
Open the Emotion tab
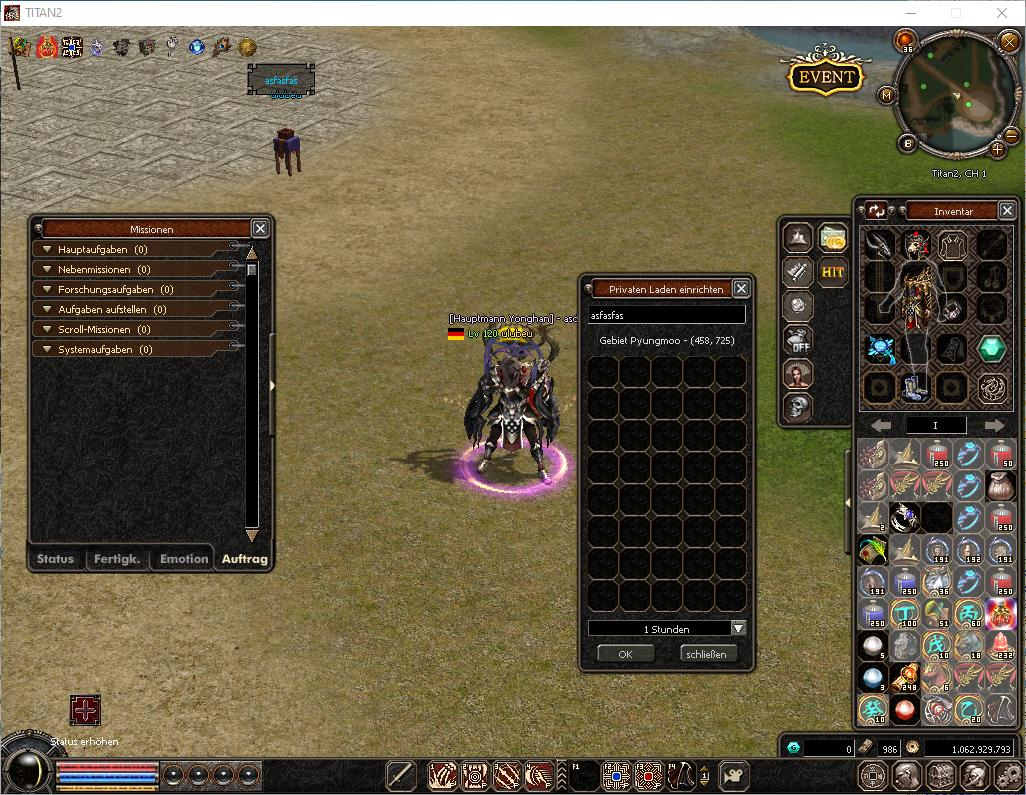pyautogui.click(x=184, y=559)
